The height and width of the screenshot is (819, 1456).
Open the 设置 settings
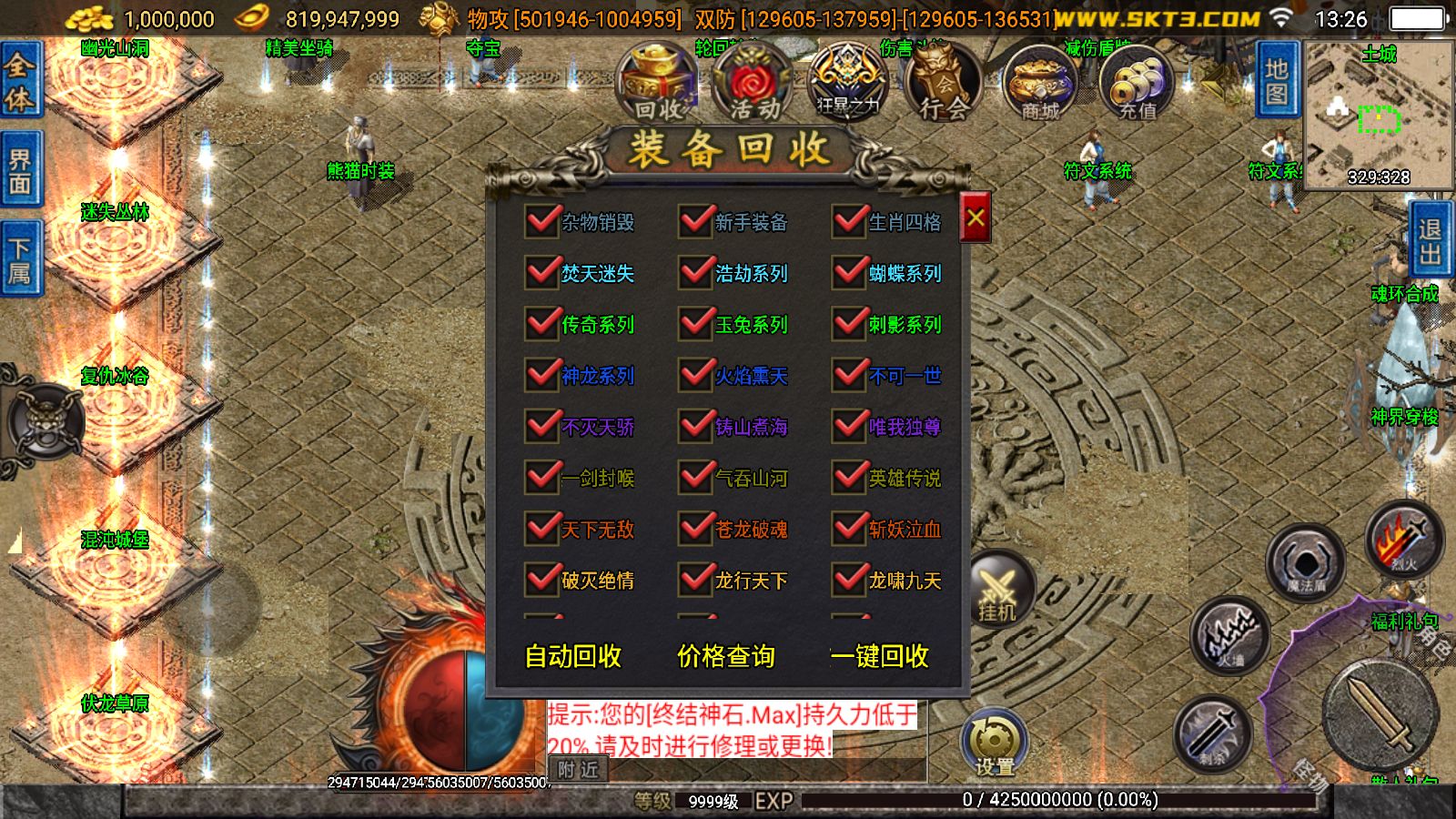994,742
